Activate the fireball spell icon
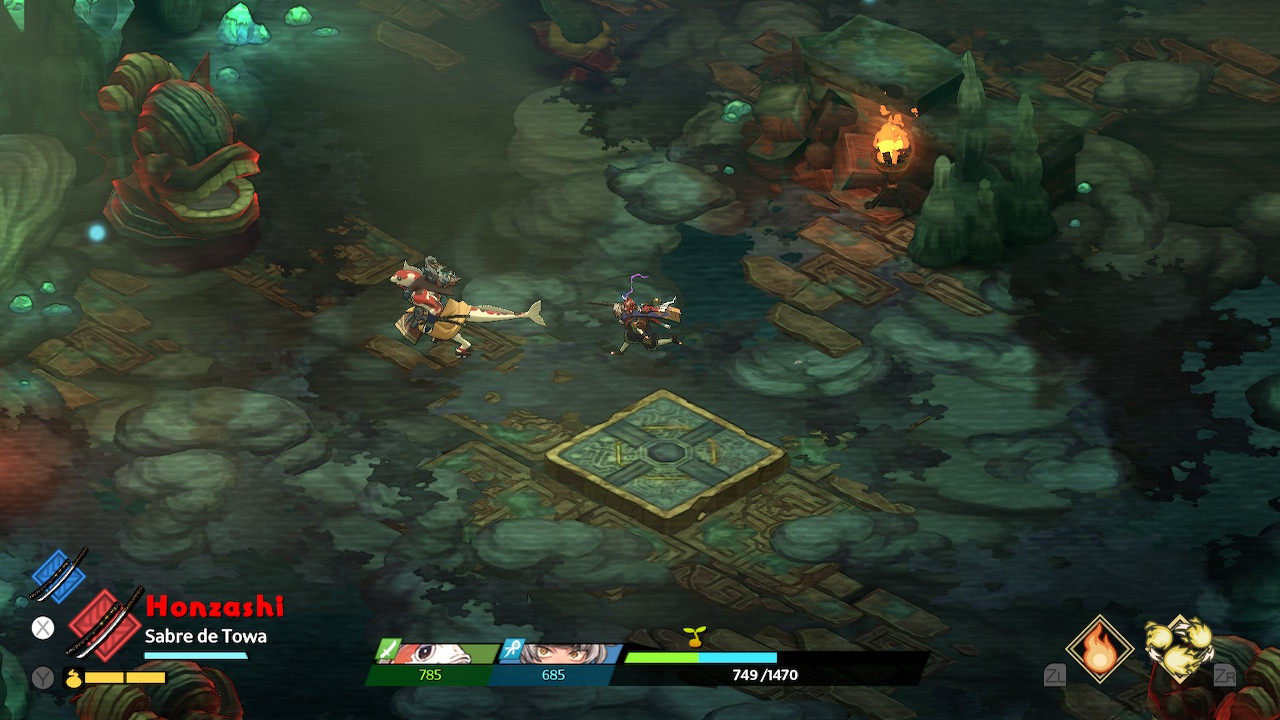 1100,648
